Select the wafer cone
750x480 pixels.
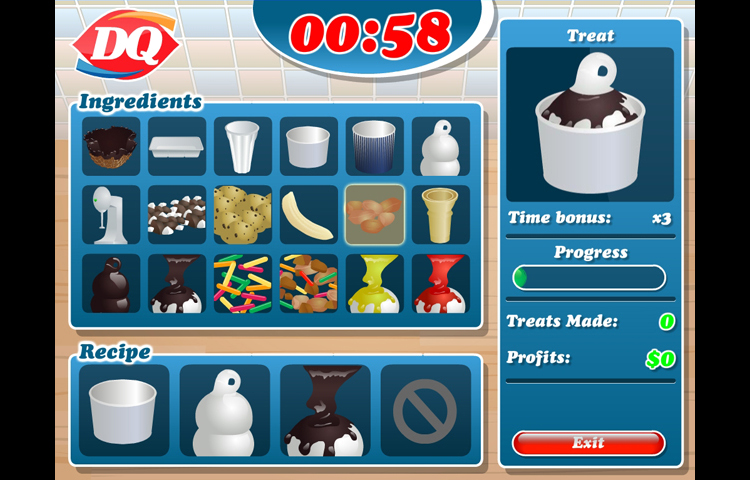pyautogui.click(x=441, y=215)
